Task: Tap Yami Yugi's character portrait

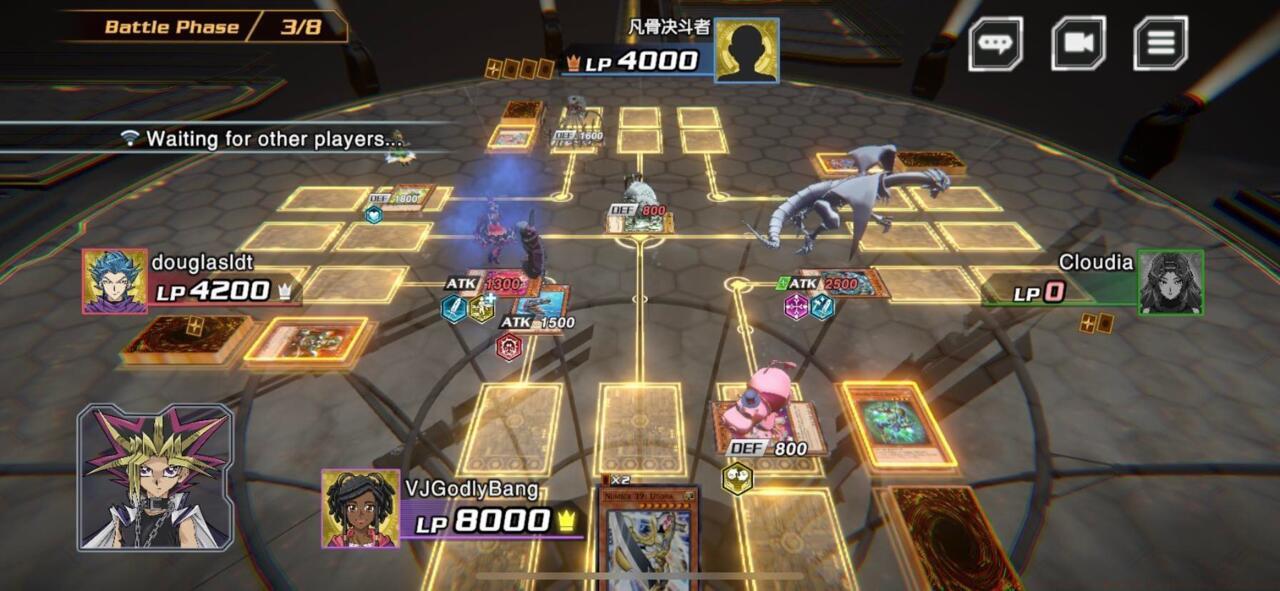Action: pos(156,477)
